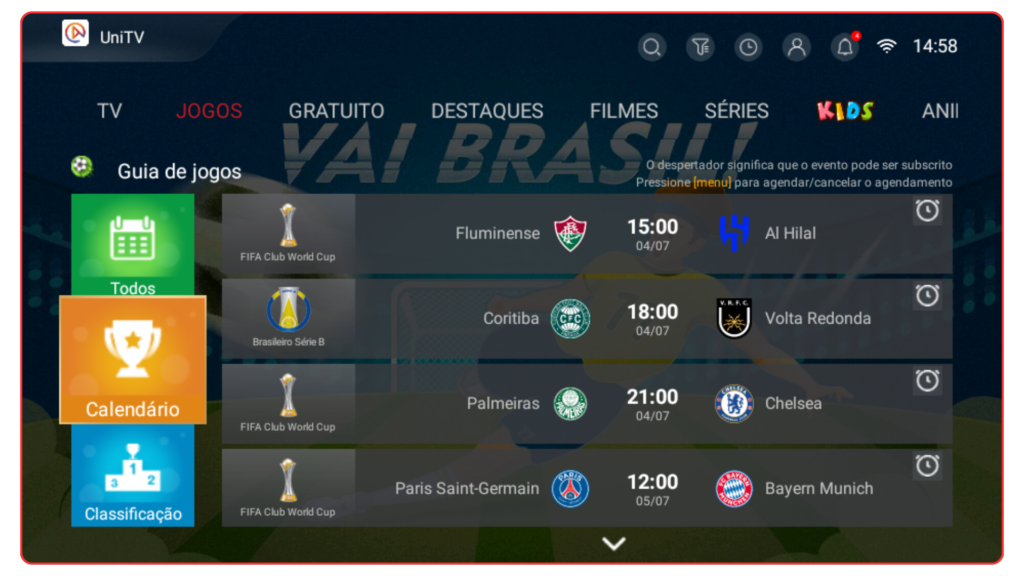Open the KIDS tab
The height and width of the screenshot is (576, 1024).
pyautogui.click(x=845, y=111)
